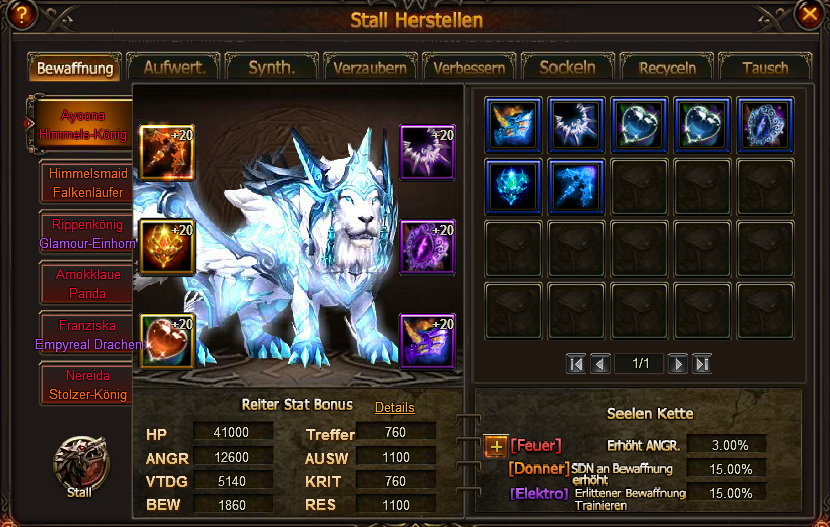Expand the Feuer soul chain plus button
This screenshot has width=830, height=527.
496,446
